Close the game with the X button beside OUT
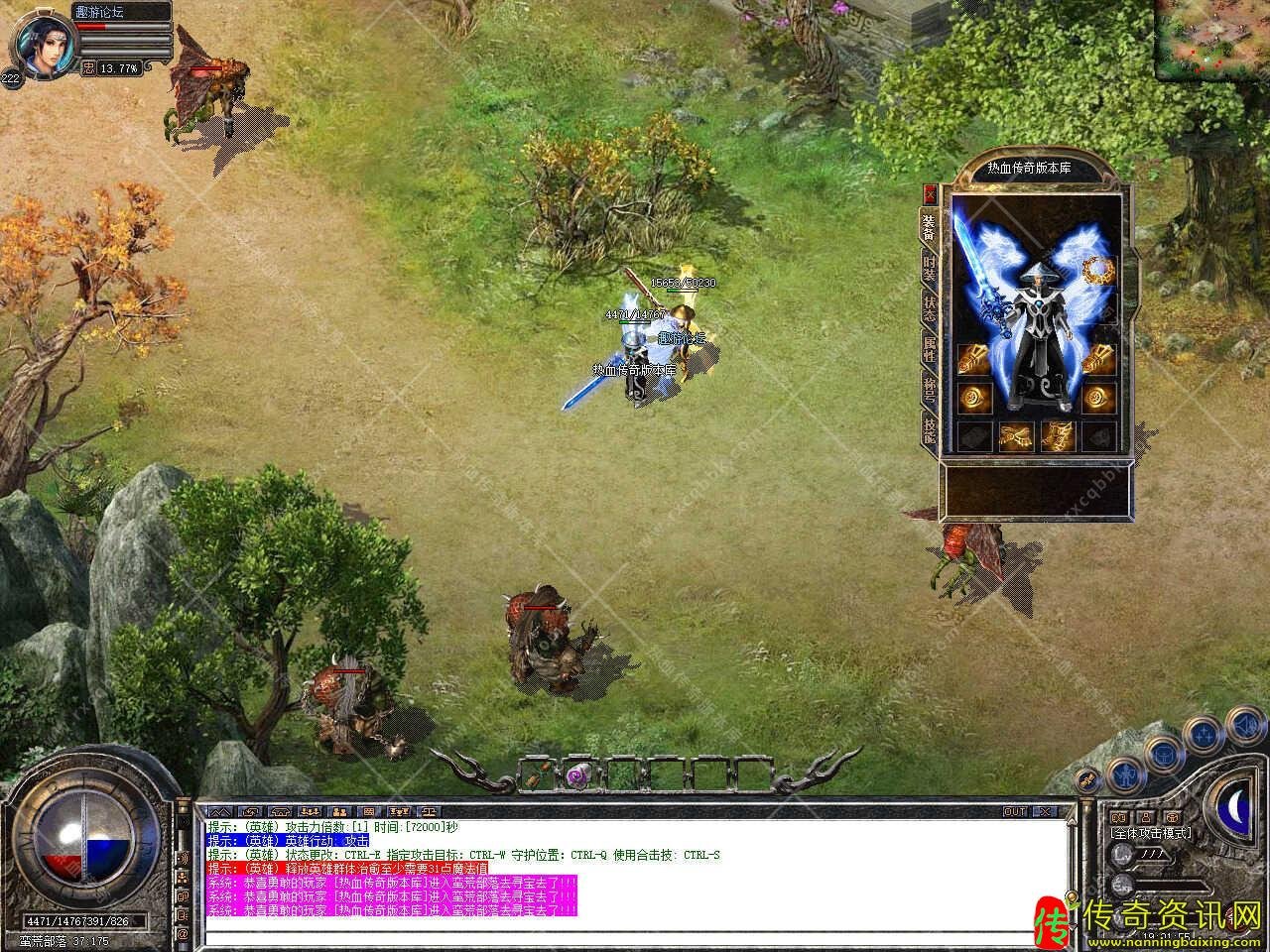Image resolution: width=1270 pixels, height=952 pixels. 1043,812
